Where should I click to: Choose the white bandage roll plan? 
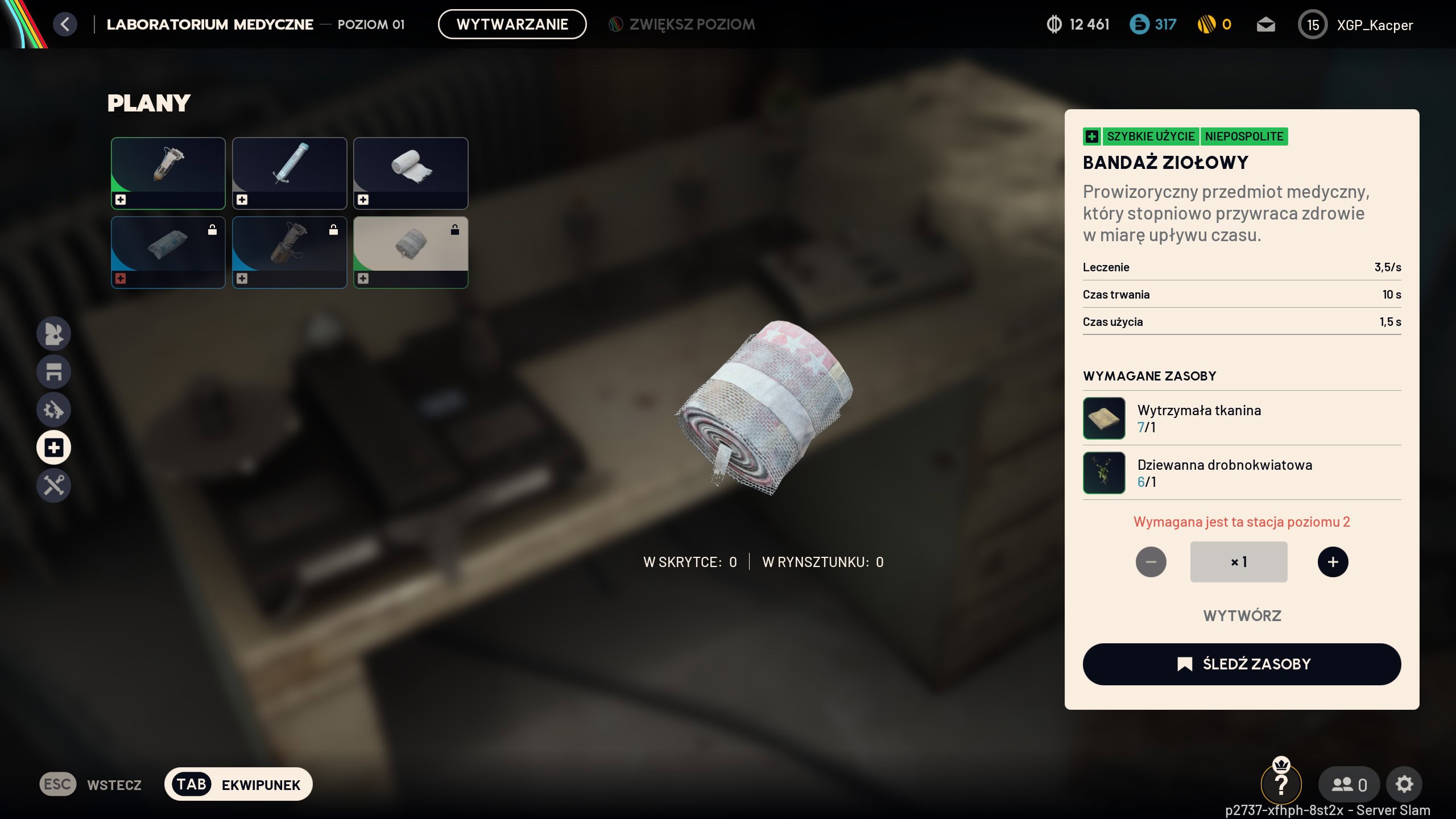pyautogui.click(x=411, y=173)
